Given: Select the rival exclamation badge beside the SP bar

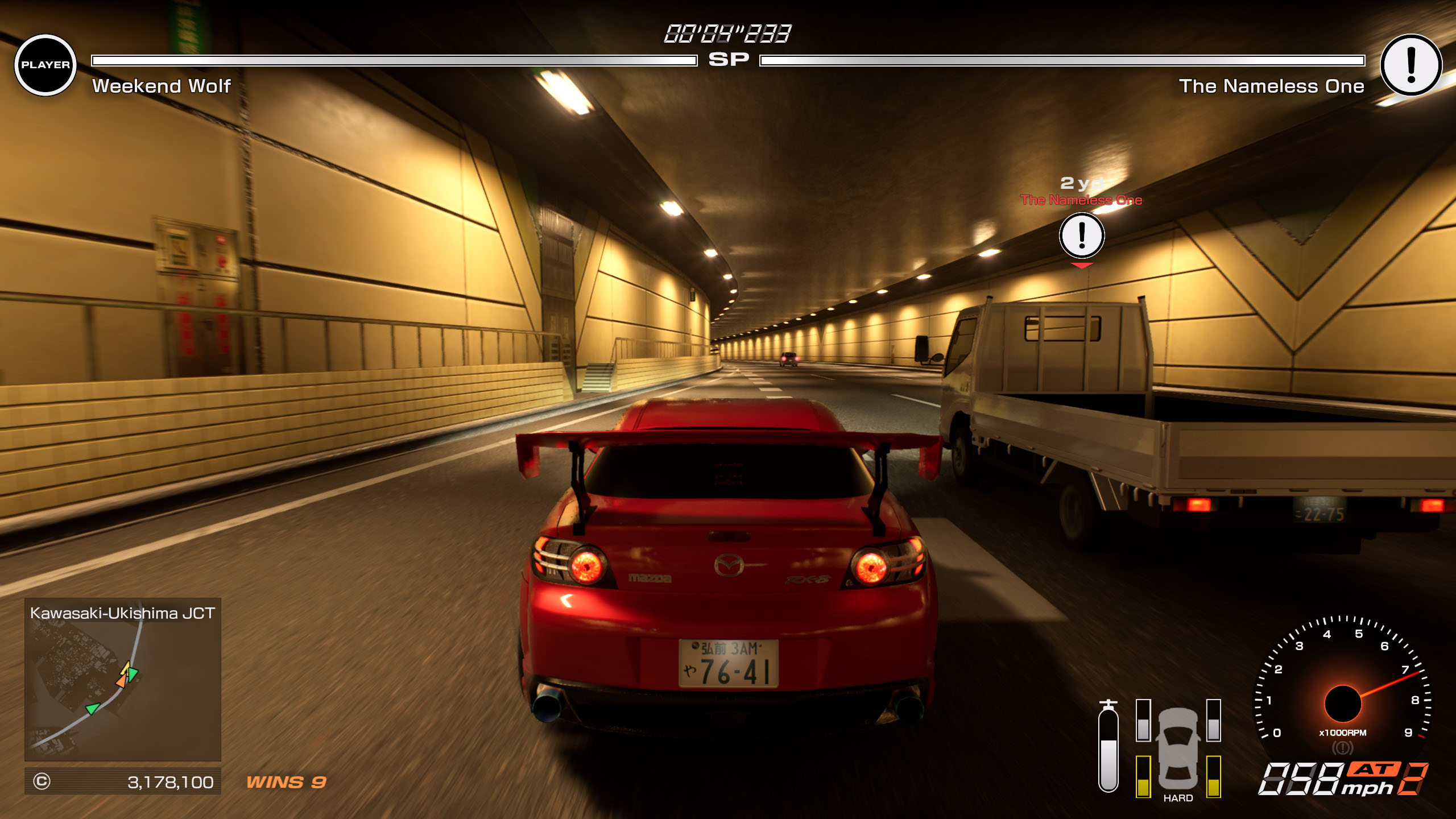Looking at the screenshot, I should [1411, 65].
